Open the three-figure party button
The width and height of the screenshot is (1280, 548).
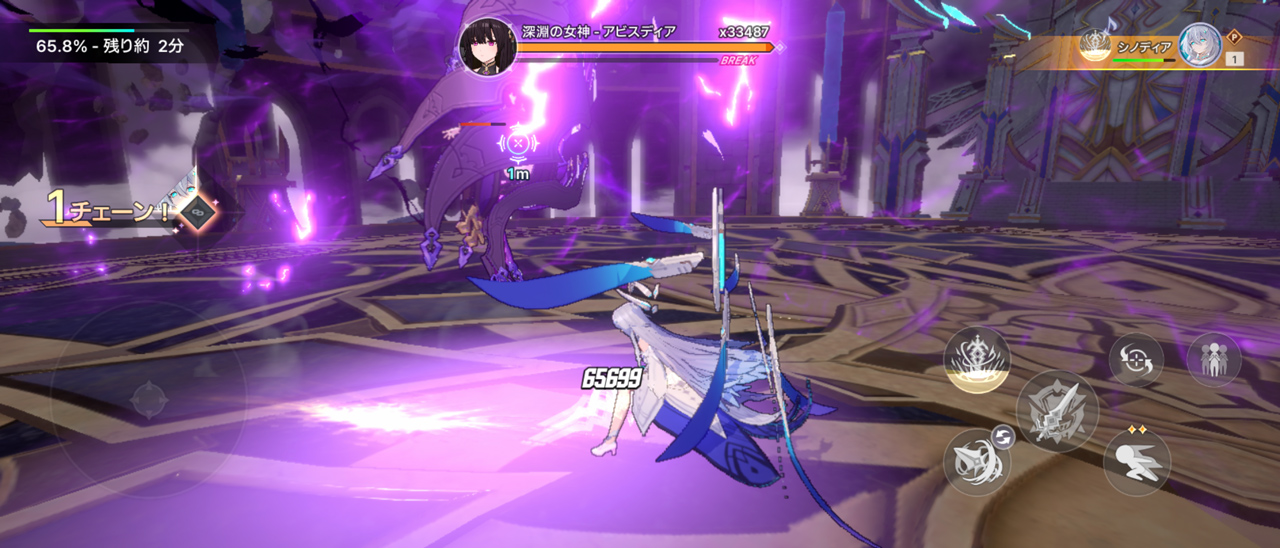(1214, 359)
